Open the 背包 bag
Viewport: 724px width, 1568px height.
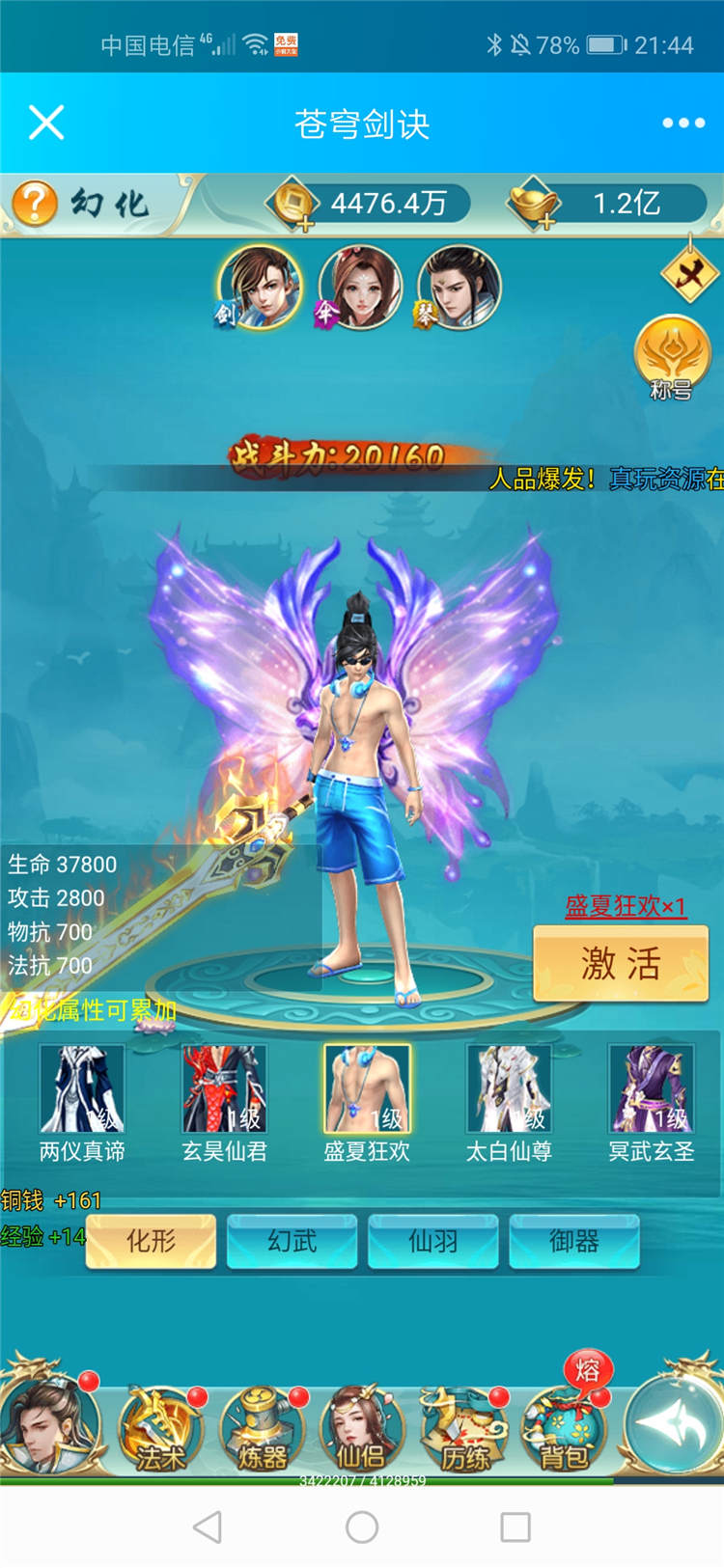point(564,1430)
